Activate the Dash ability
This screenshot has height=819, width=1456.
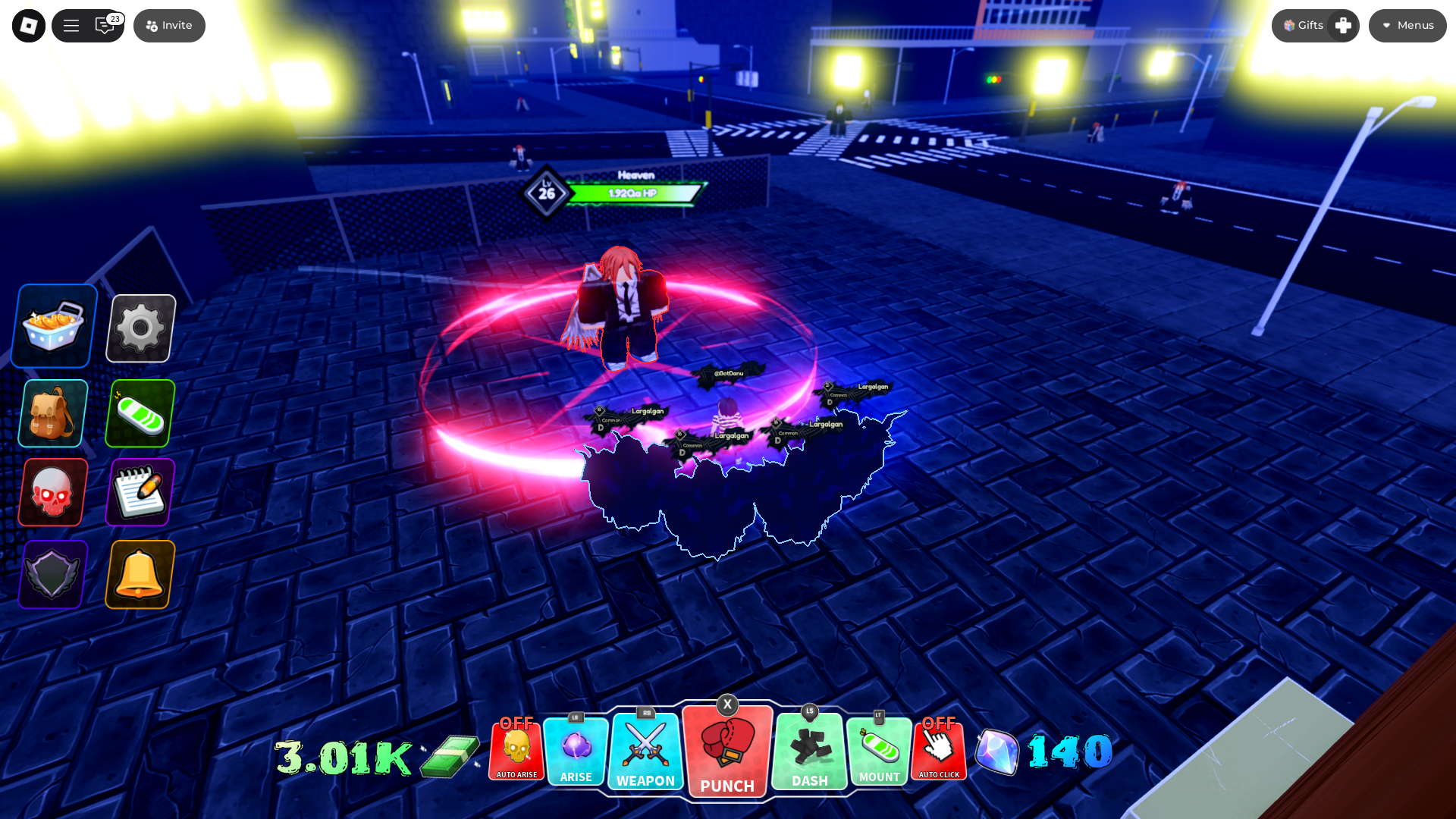(809, 751)
